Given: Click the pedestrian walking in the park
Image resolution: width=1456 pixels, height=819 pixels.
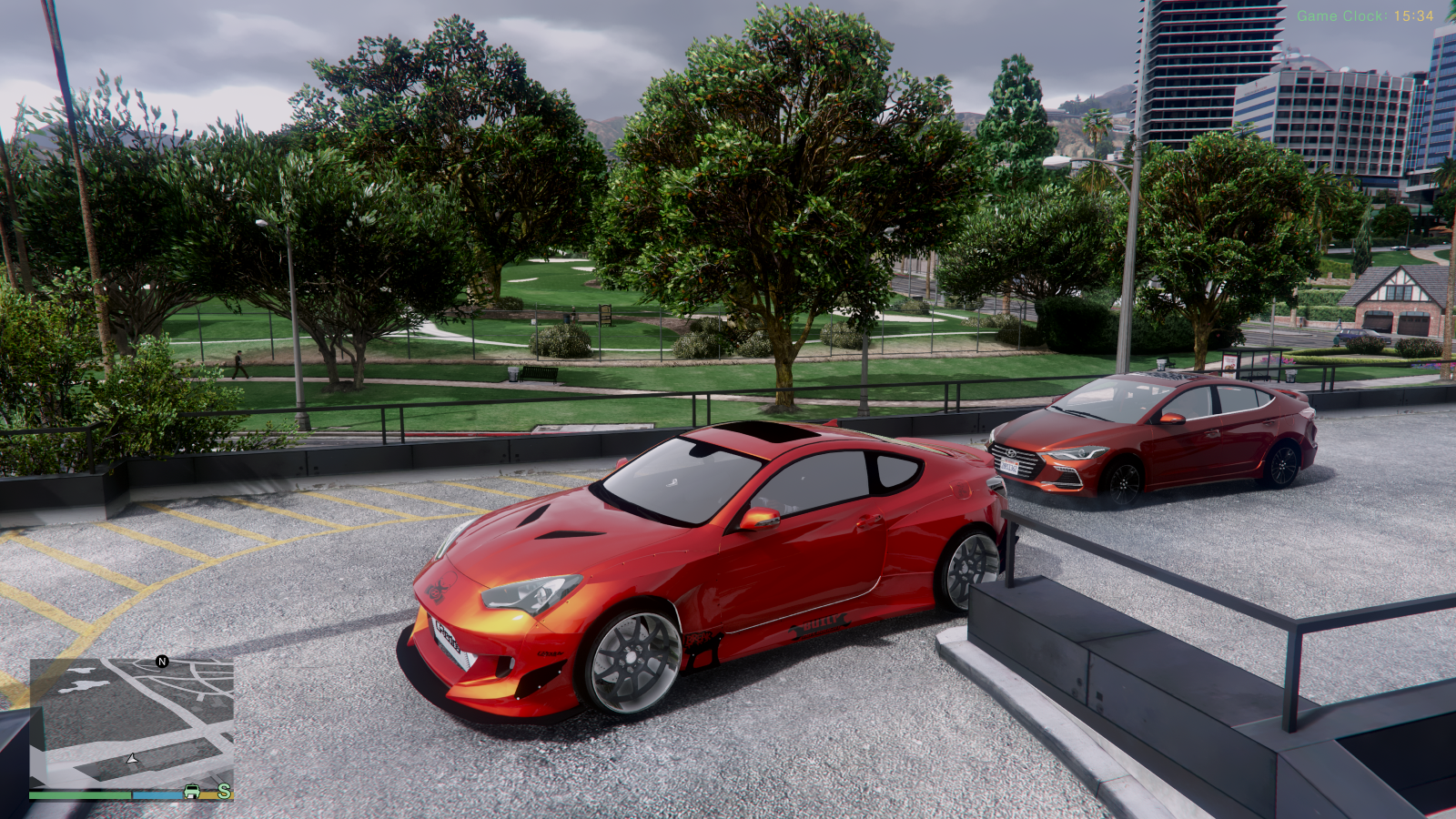Looking at the screenshot, I should pyautogui.click(x=238, y=362).
